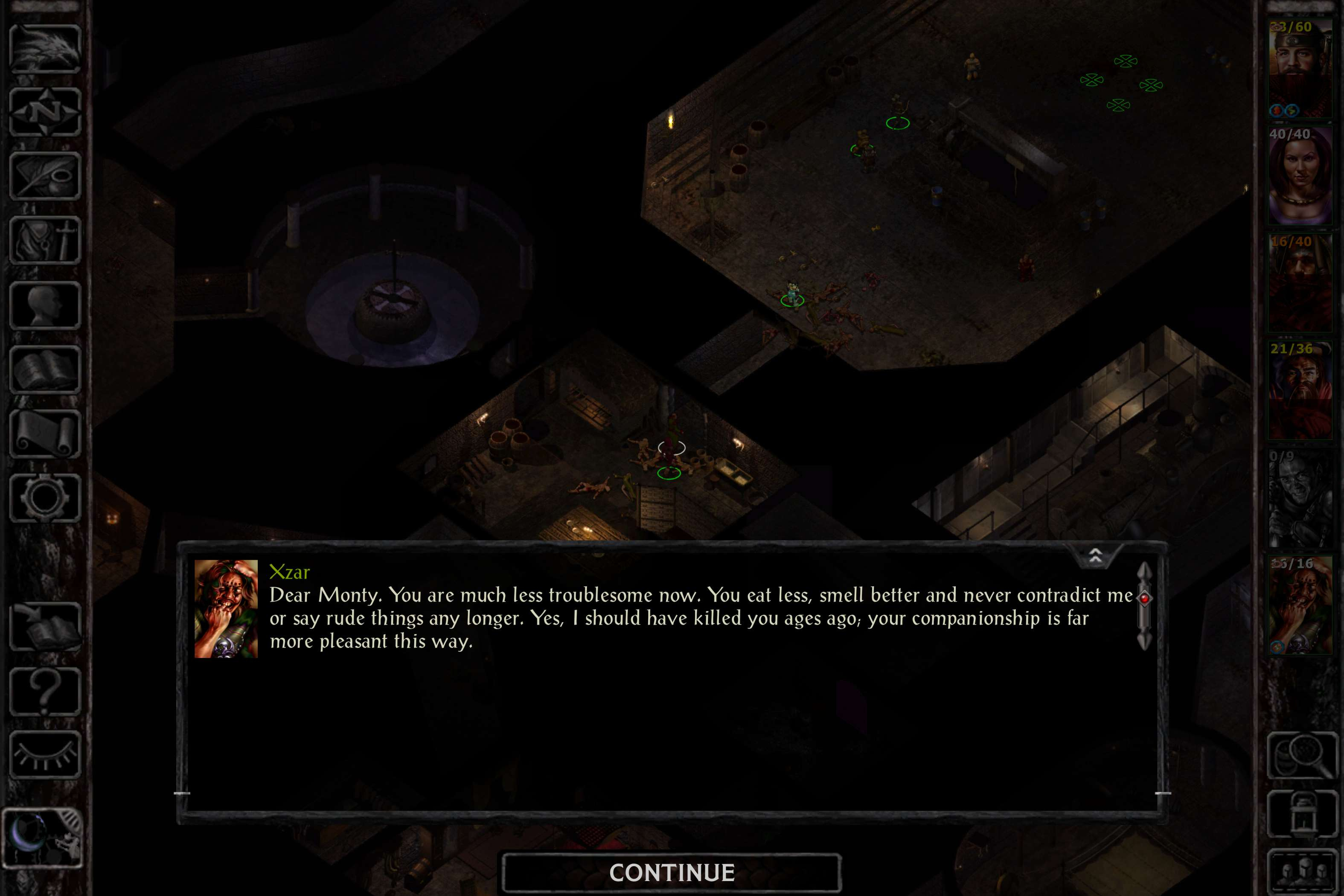Continue the dialogue with Xzar
The height and width of the screenshot is (896, 1344).
(x=672, y=873)
